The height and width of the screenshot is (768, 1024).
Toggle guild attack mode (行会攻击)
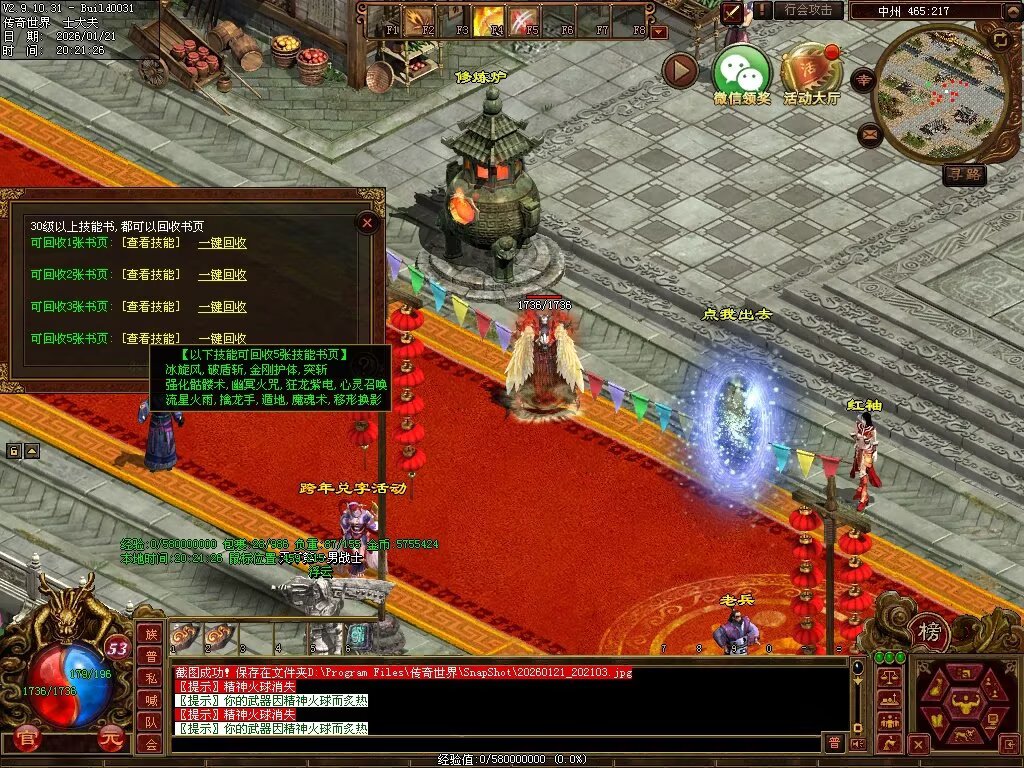pos(808,10)
